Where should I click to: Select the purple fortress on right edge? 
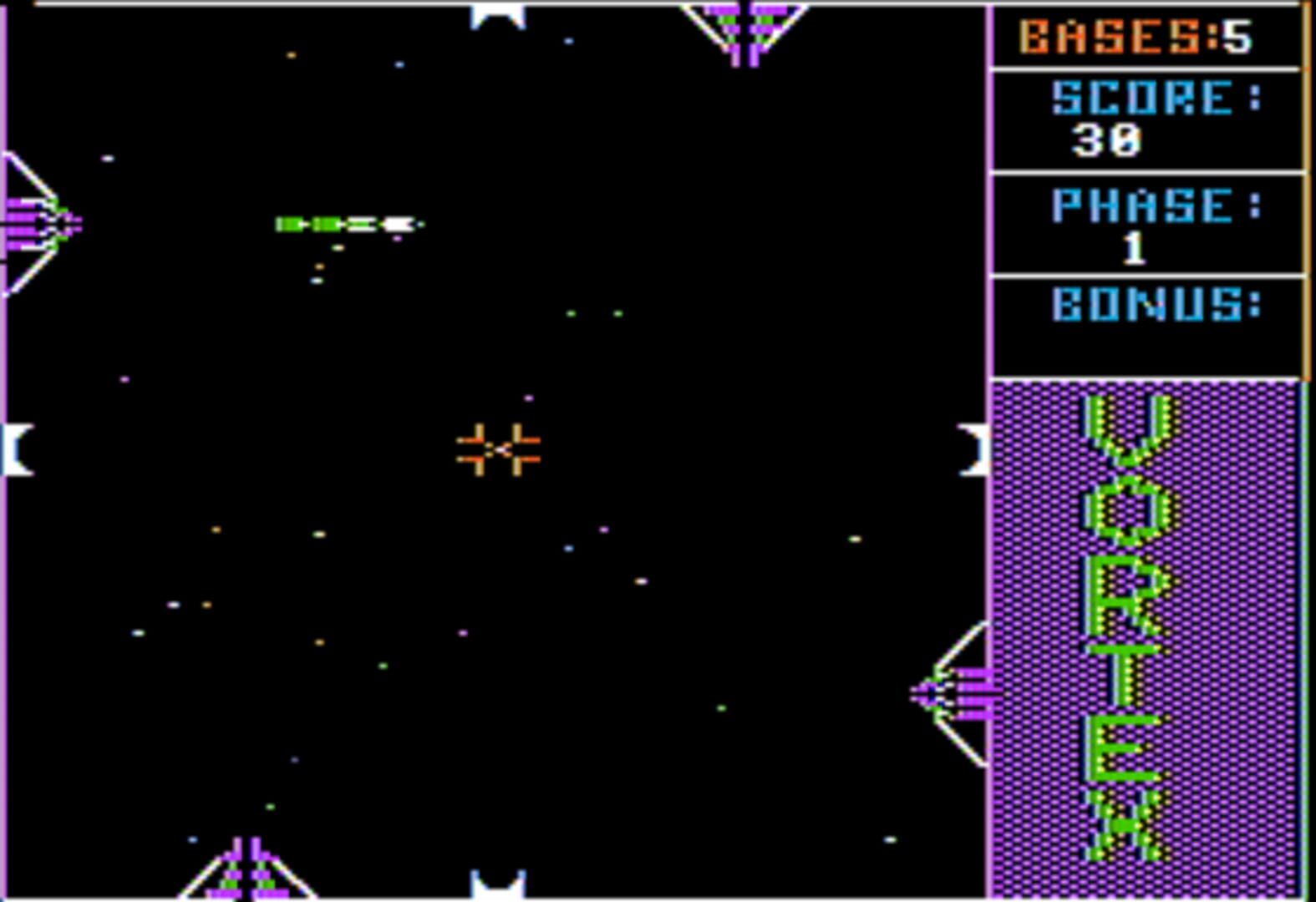coord(948,693)
